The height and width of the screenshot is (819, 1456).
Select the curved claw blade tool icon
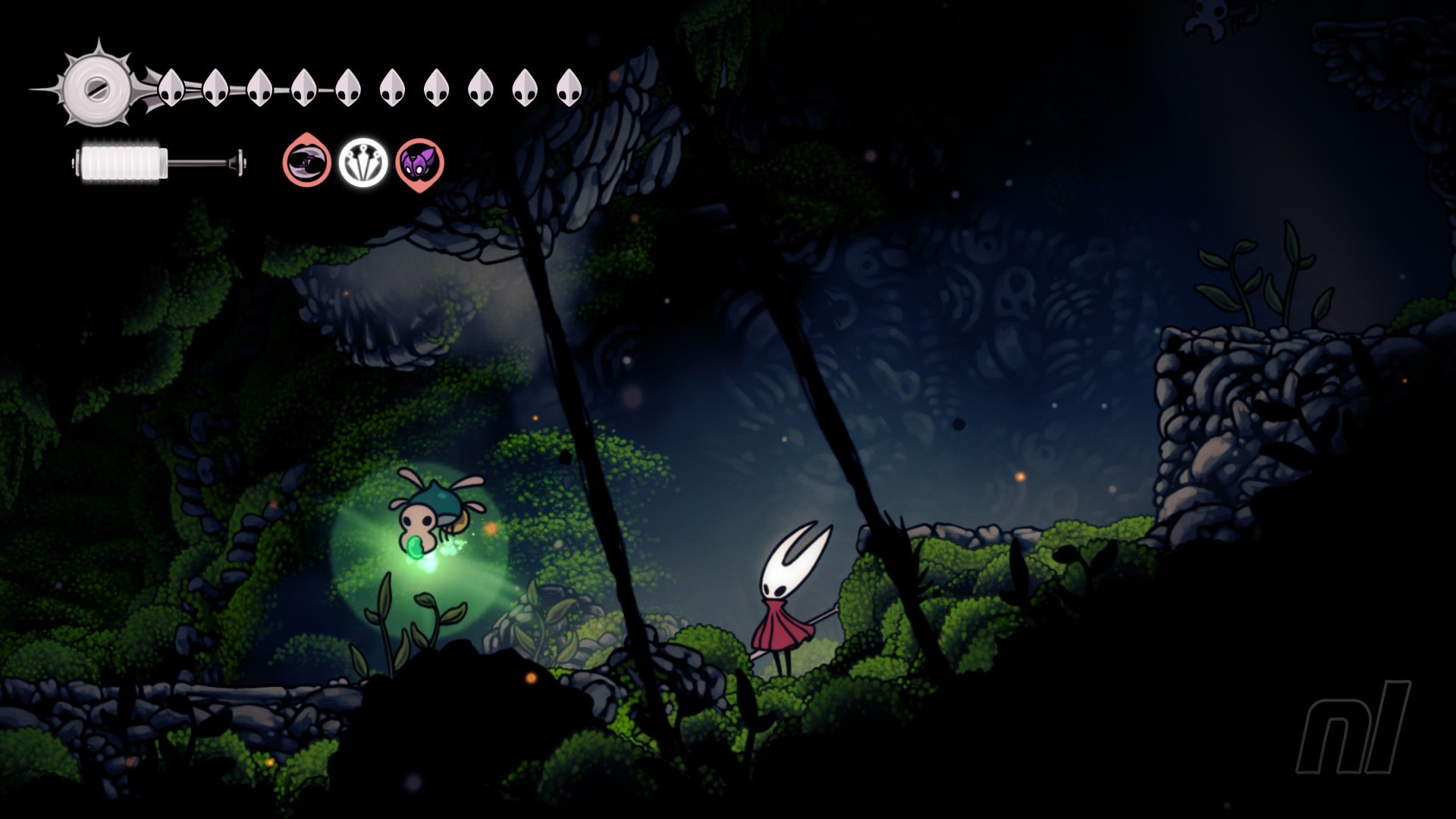tap(307, 162)
